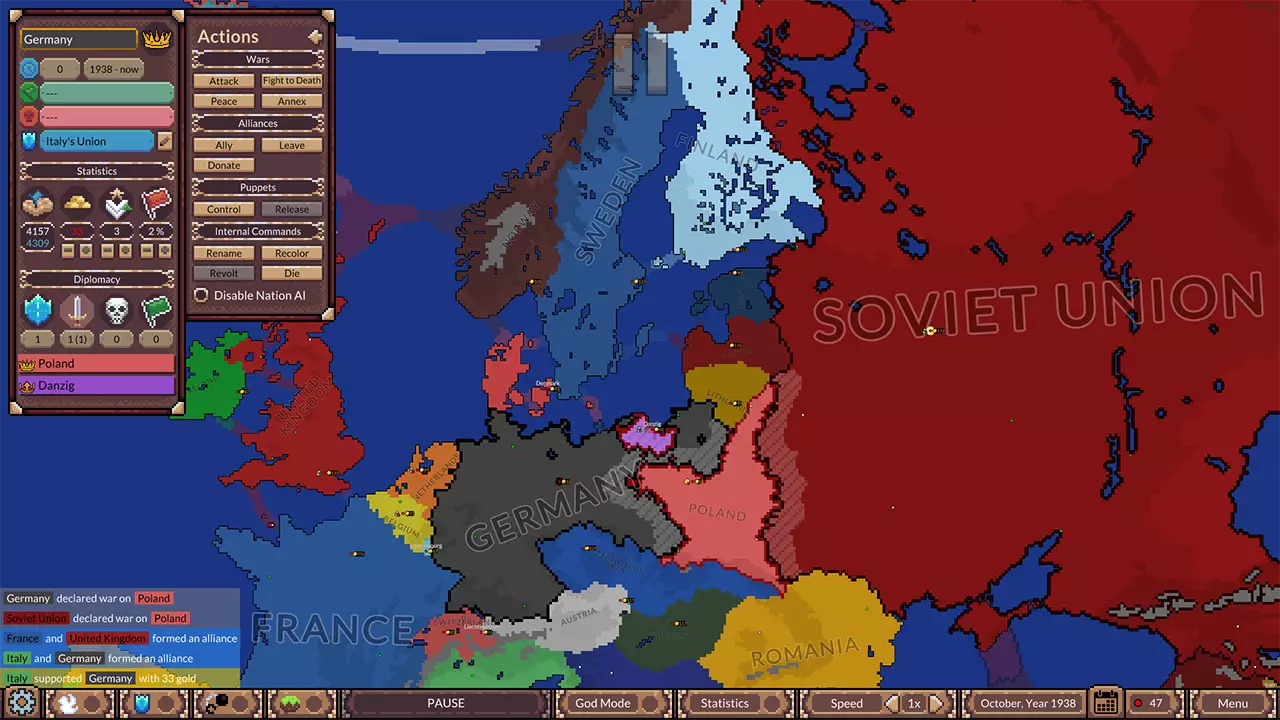Viewport: 1280px width, 720px height.
Task: Click the bomb icon in the bottom toolbar
Action: [222, 702]
